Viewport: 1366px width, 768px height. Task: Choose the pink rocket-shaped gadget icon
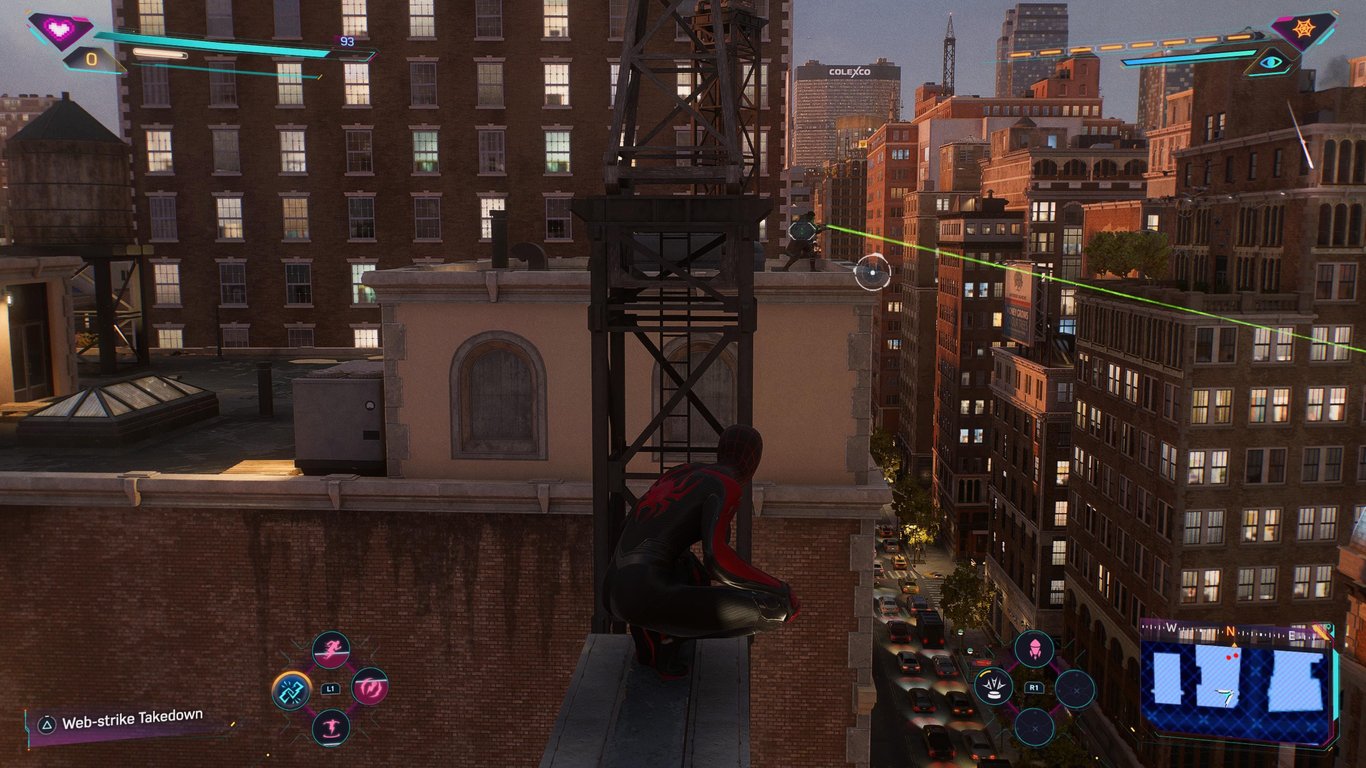[x=1034, y=649]
